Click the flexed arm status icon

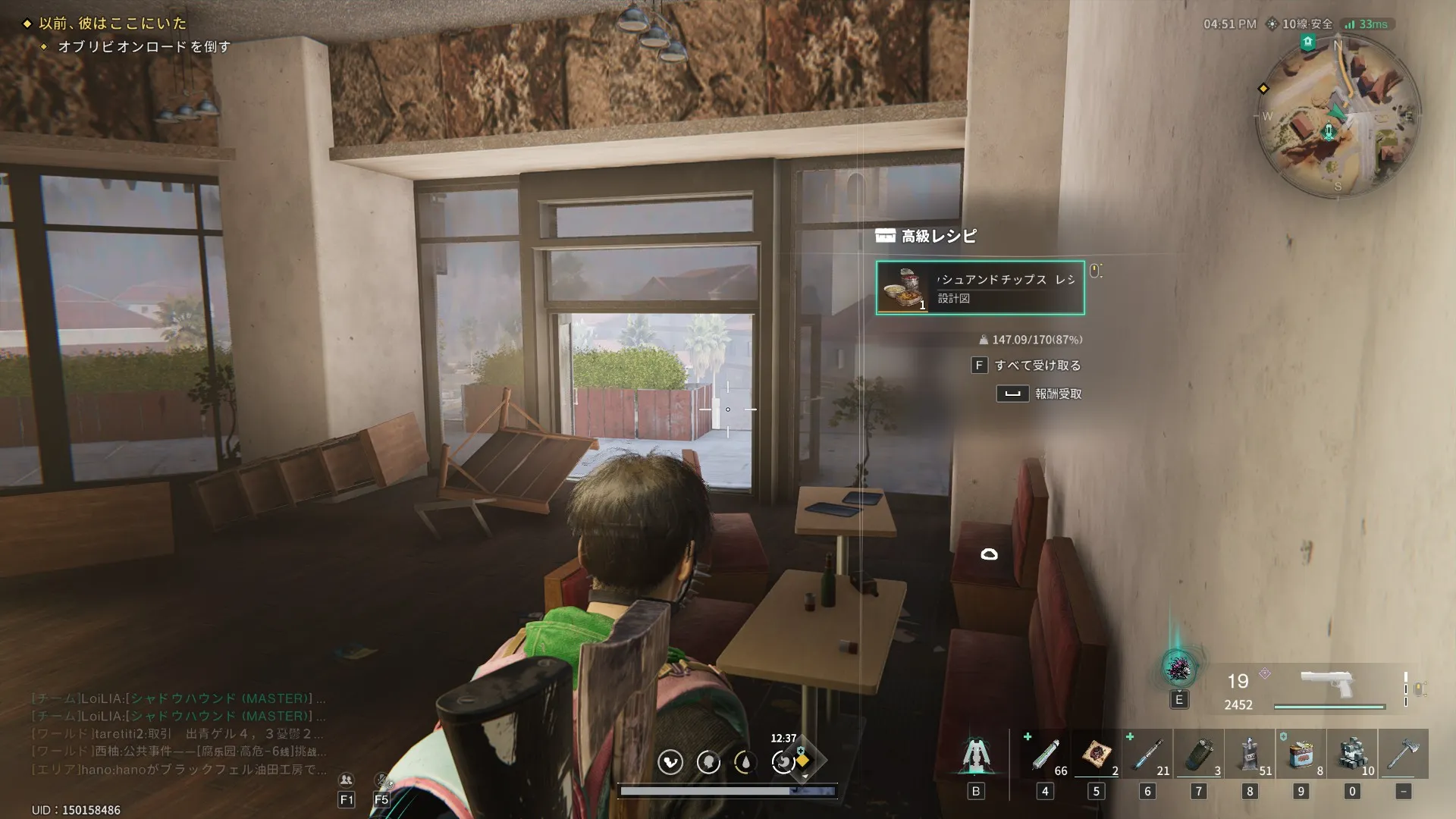[x=670, y=762]
